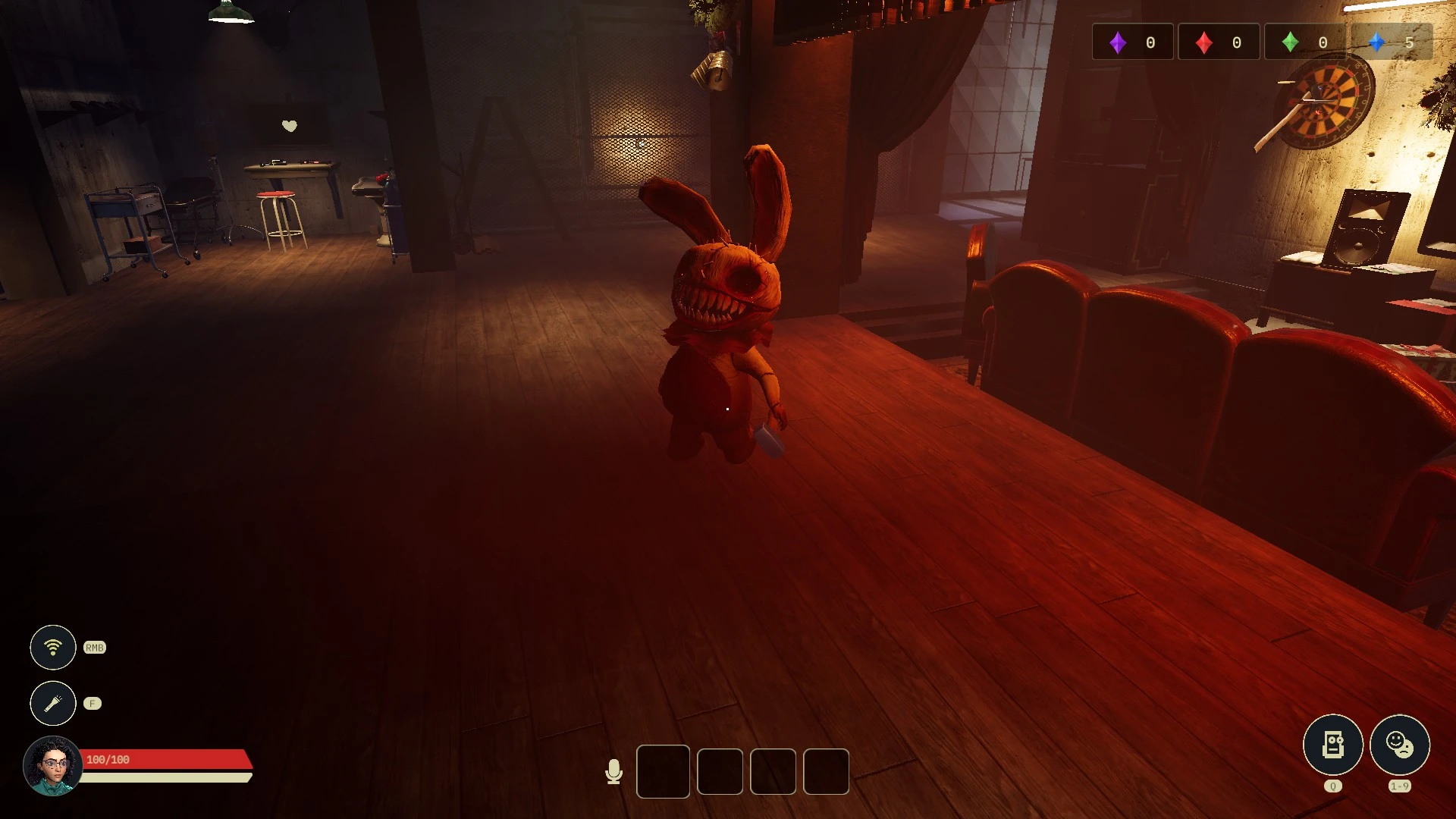The width and height of the screenshot is (1456, 819).
Task: Toggle the flashlight icon
Action: coord(52,703)
